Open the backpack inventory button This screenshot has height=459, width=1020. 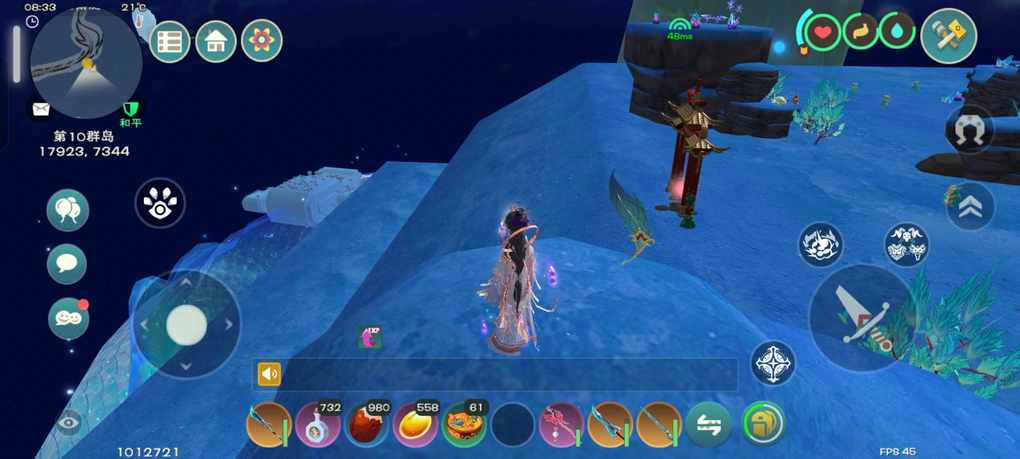(764, 424)
